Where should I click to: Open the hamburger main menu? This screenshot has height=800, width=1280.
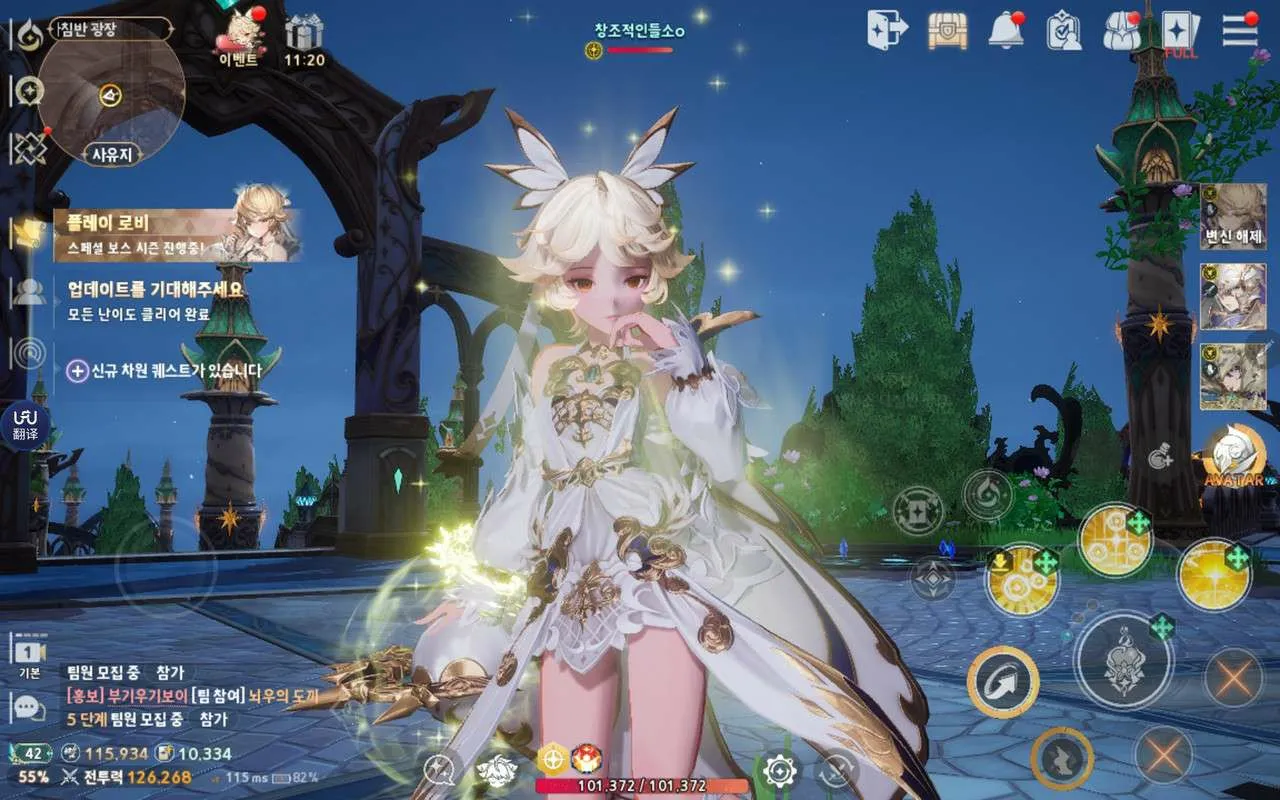pyautogui.click(x=1240, y=30)
